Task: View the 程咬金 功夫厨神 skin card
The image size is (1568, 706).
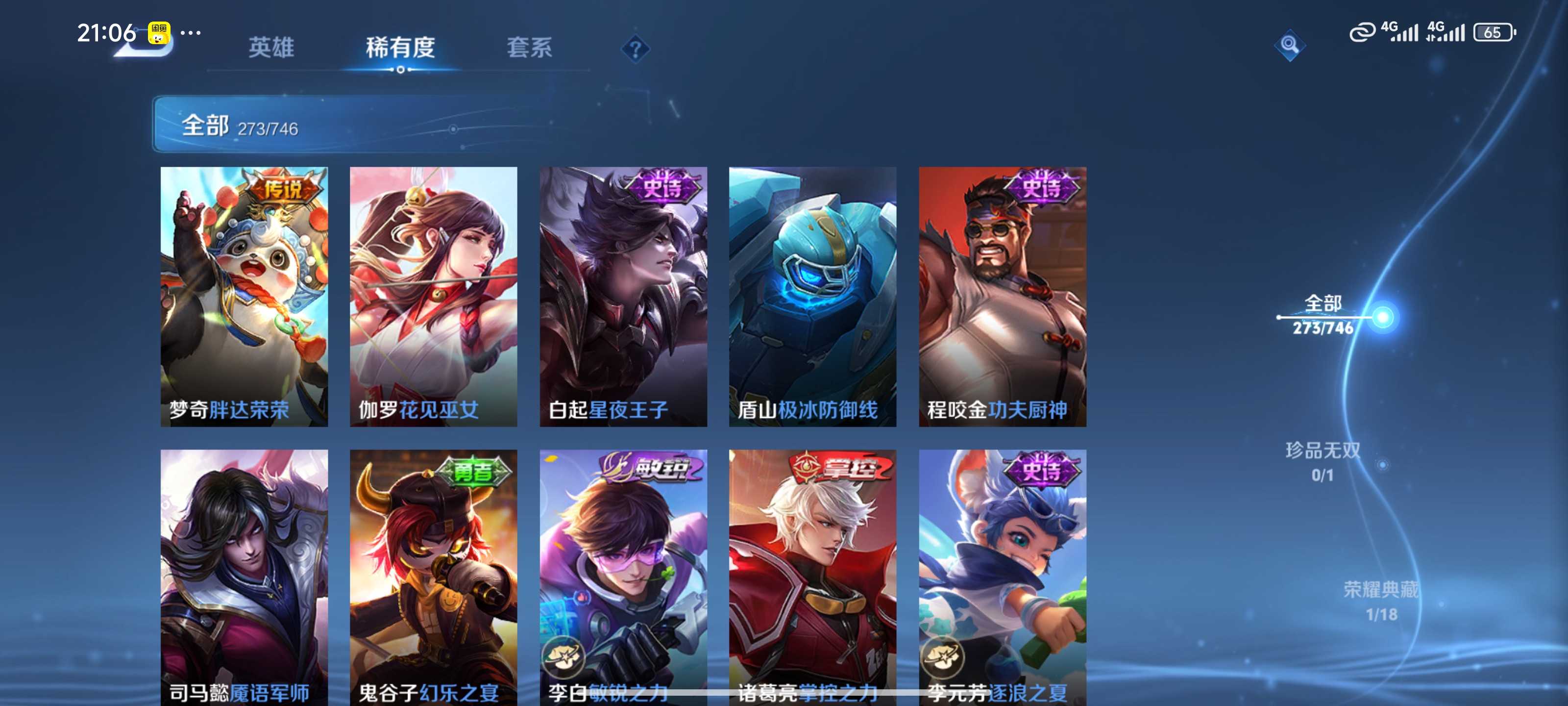Action: pos(1003,296)
